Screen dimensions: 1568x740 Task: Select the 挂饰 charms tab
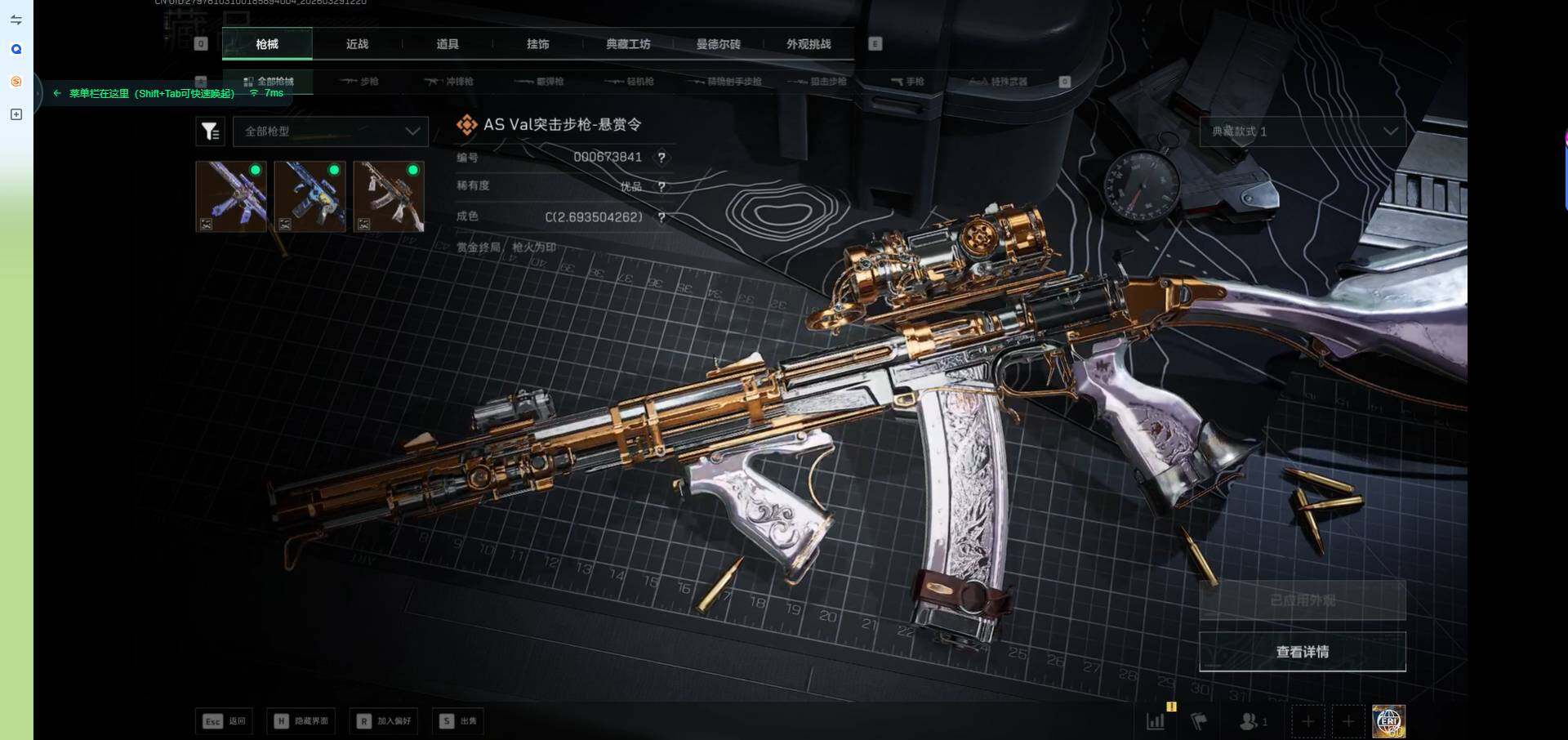click(537, 44)
